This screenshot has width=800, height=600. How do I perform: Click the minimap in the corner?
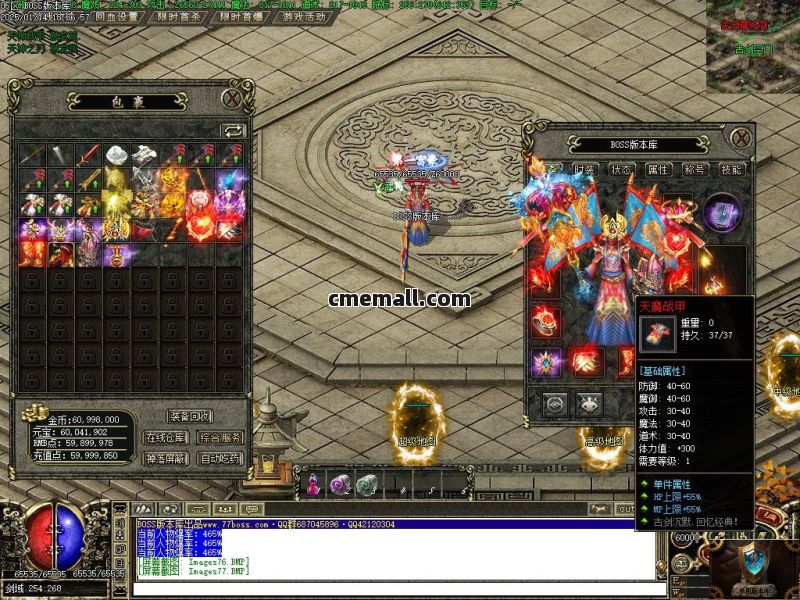point(752,45)
